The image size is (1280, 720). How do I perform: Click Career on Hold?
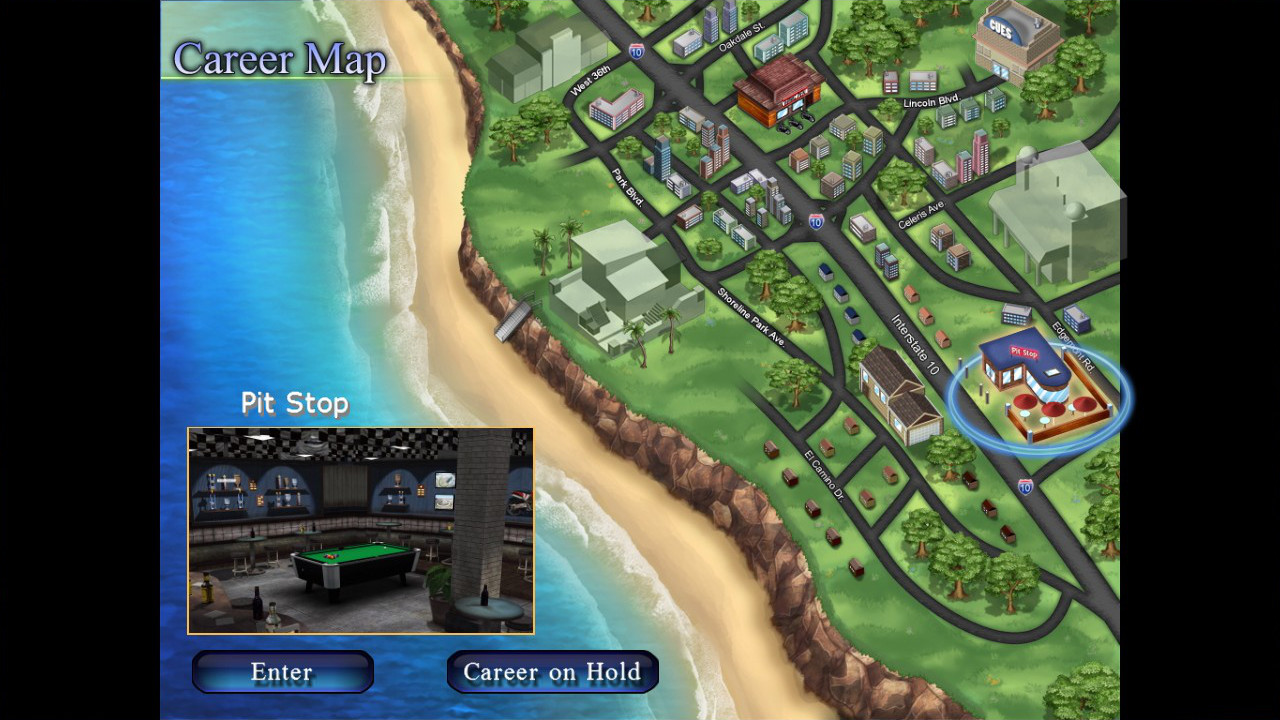[552, 672]
